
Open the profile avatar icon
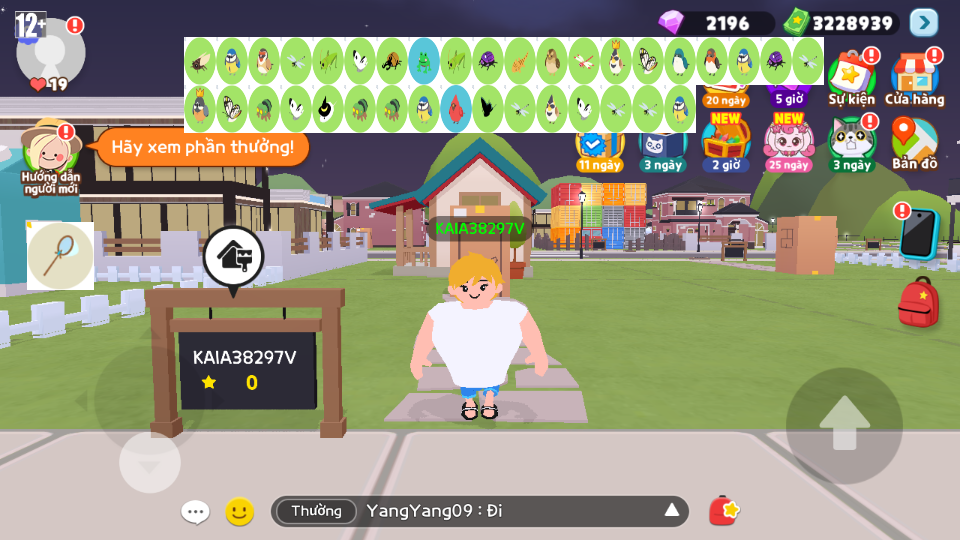51,51
